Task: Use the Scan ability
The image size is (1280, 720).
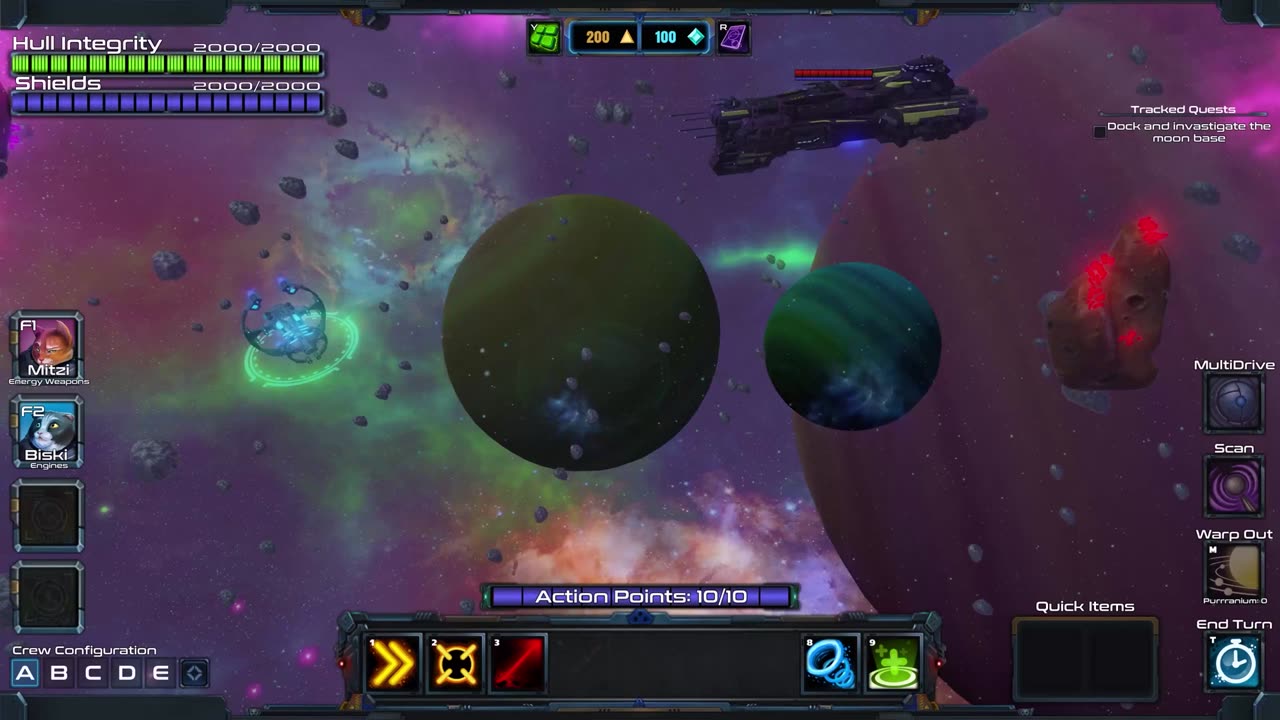Action: (1234, 486)
